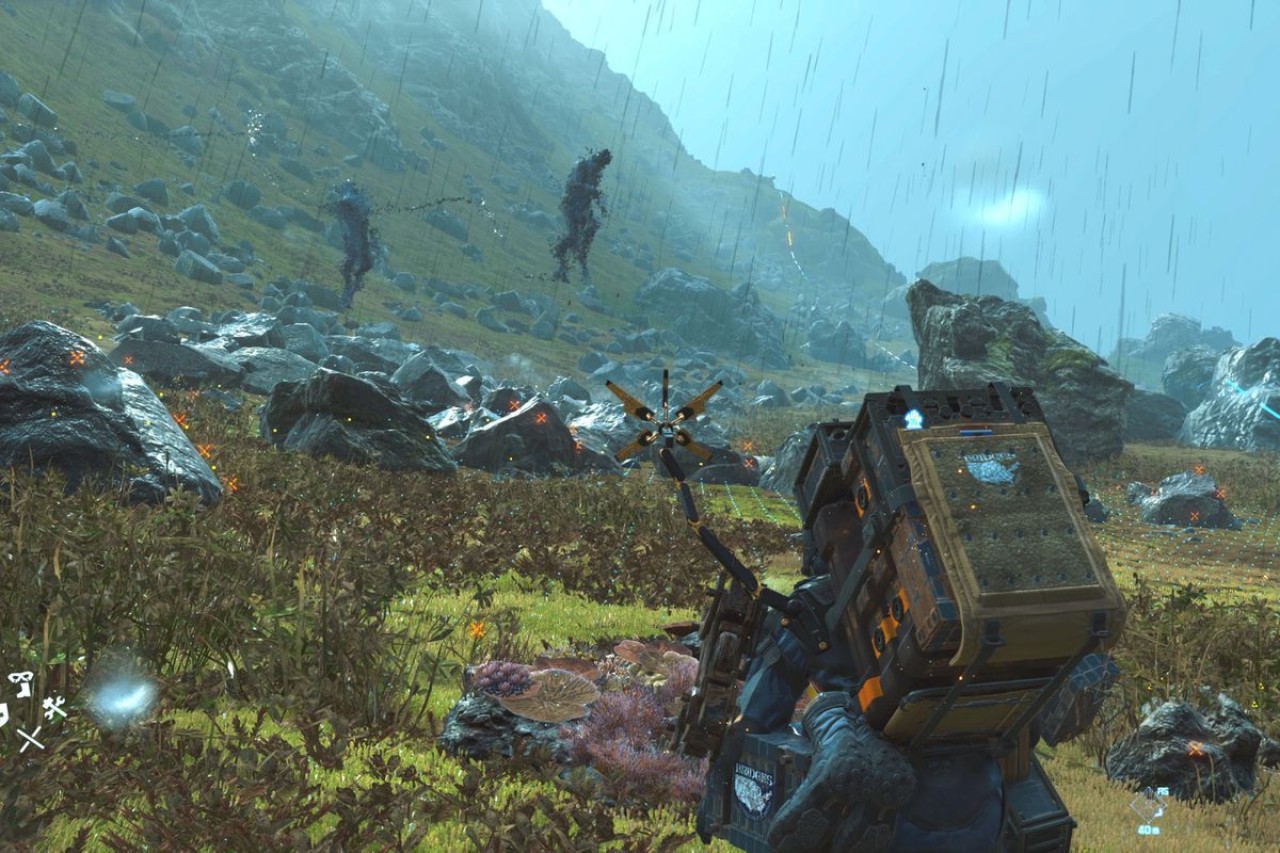Select the scan binoculars prompt icon

tap(20, 680)
